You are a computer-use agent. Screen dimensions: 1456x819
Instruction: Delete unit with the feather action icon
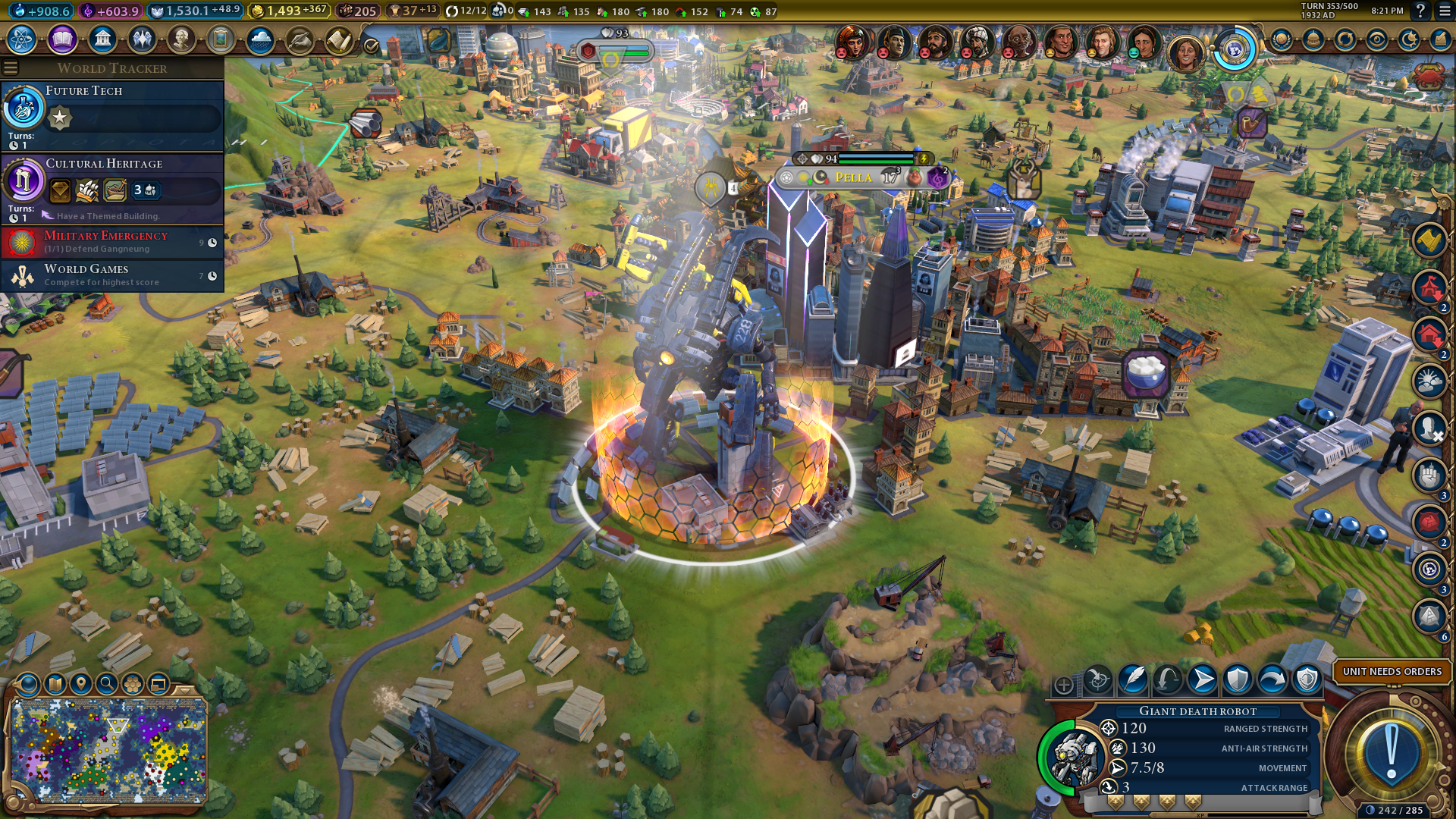click(x=1133, y=680)
